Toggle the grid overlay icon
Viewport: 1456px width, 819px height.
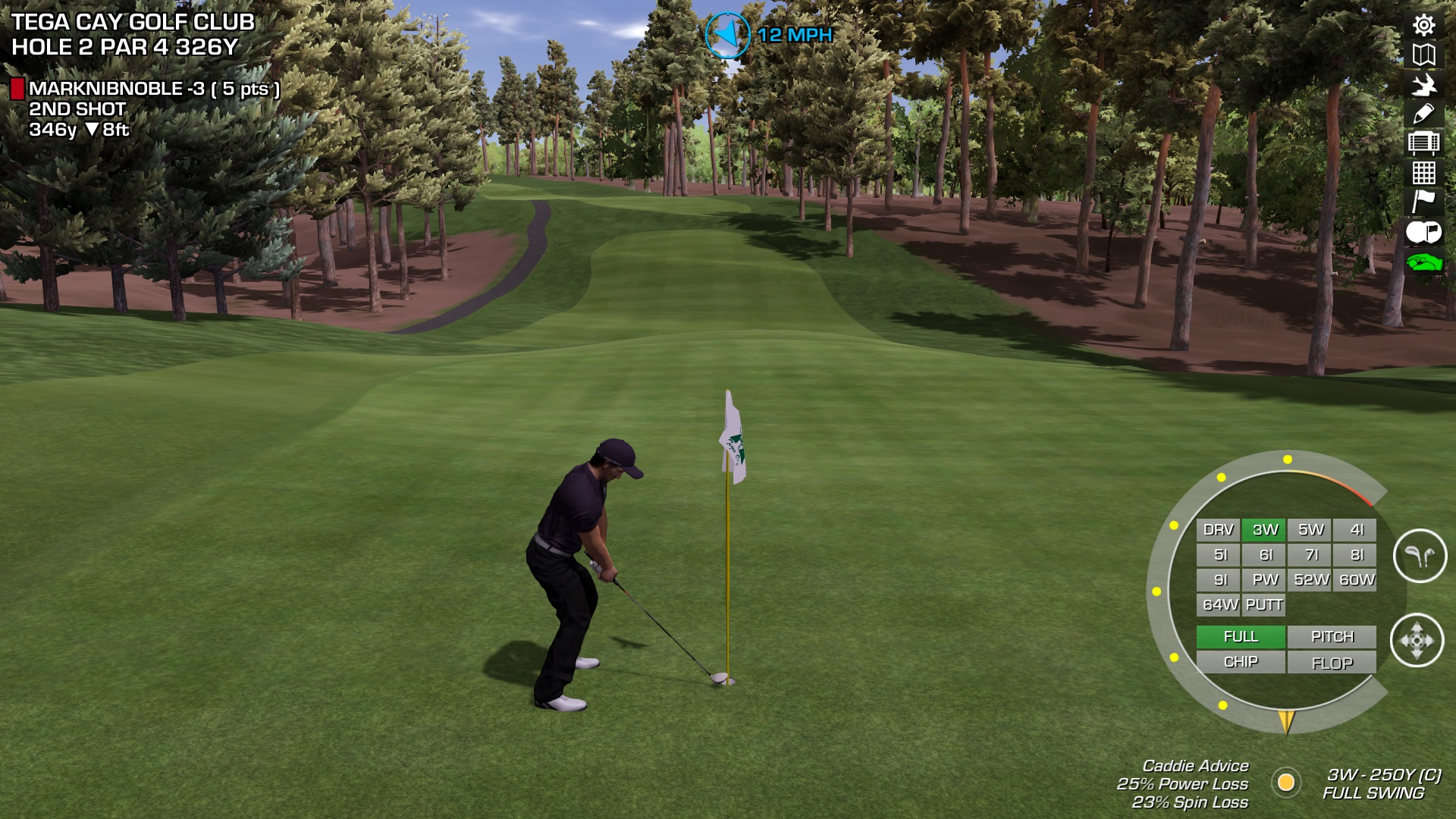pyautogui.click(x=1423, y=173)
